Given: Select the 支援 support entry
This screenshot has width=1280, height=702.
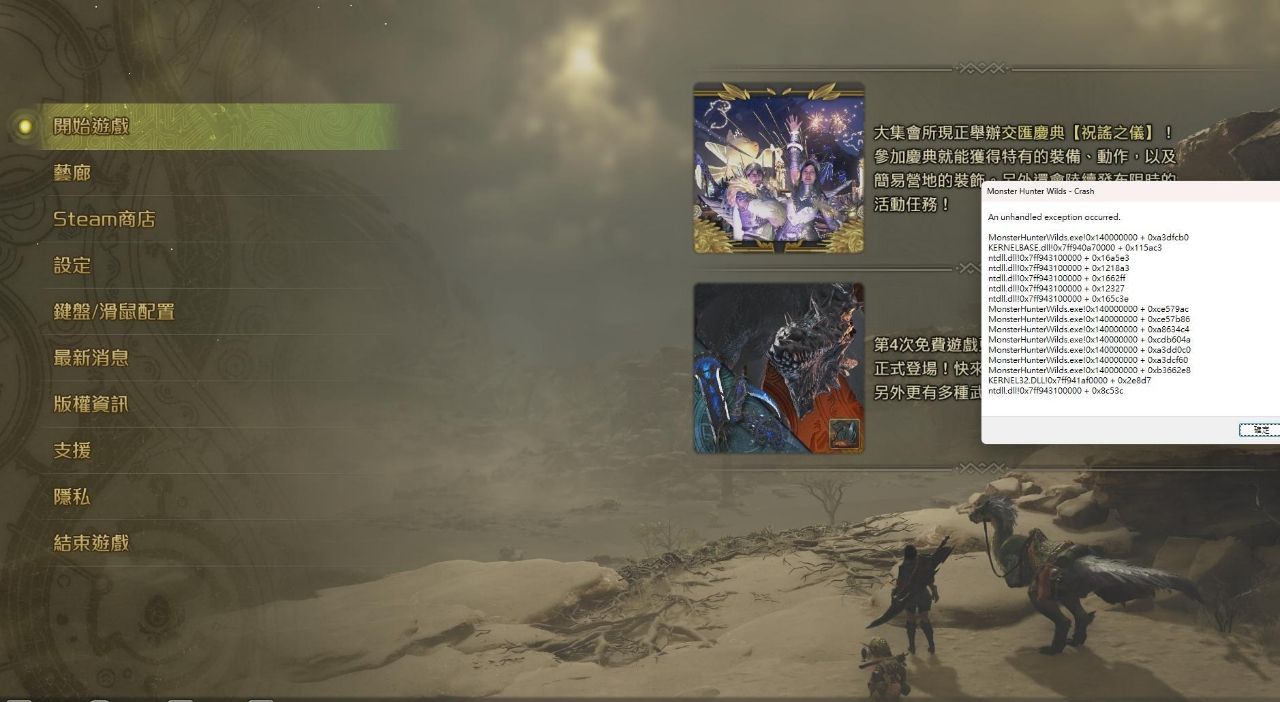Looking at the screenshot, I should tap(72, 450).
